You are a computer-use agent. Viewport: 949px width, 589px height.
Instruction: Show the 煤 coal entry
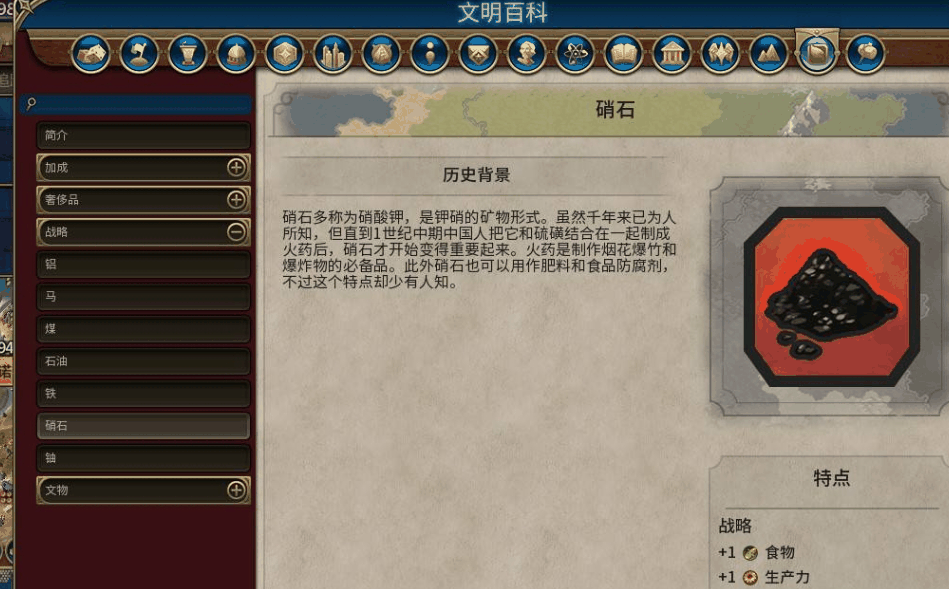(143, 329)
